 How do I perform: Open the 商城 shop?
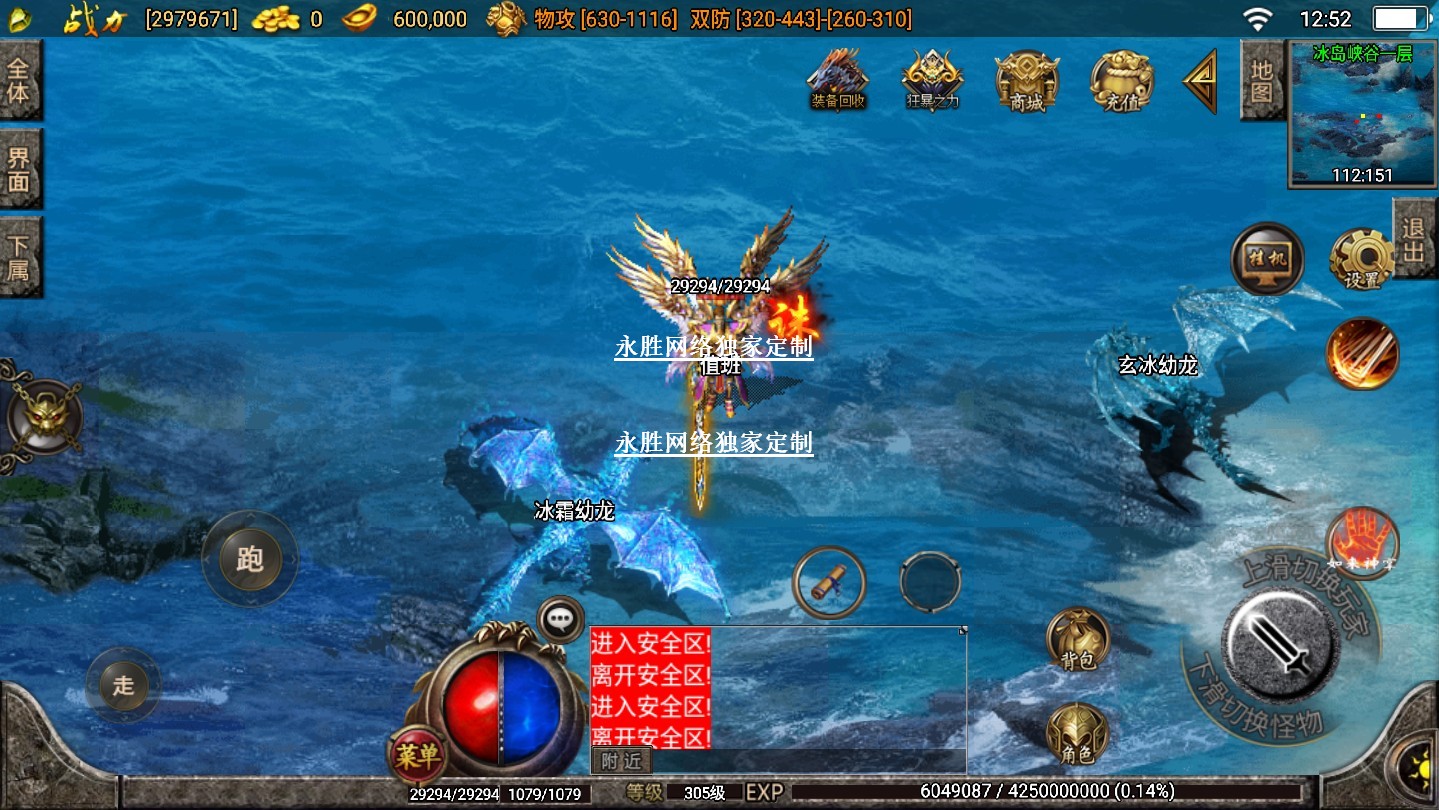[x=1026, y=78]
